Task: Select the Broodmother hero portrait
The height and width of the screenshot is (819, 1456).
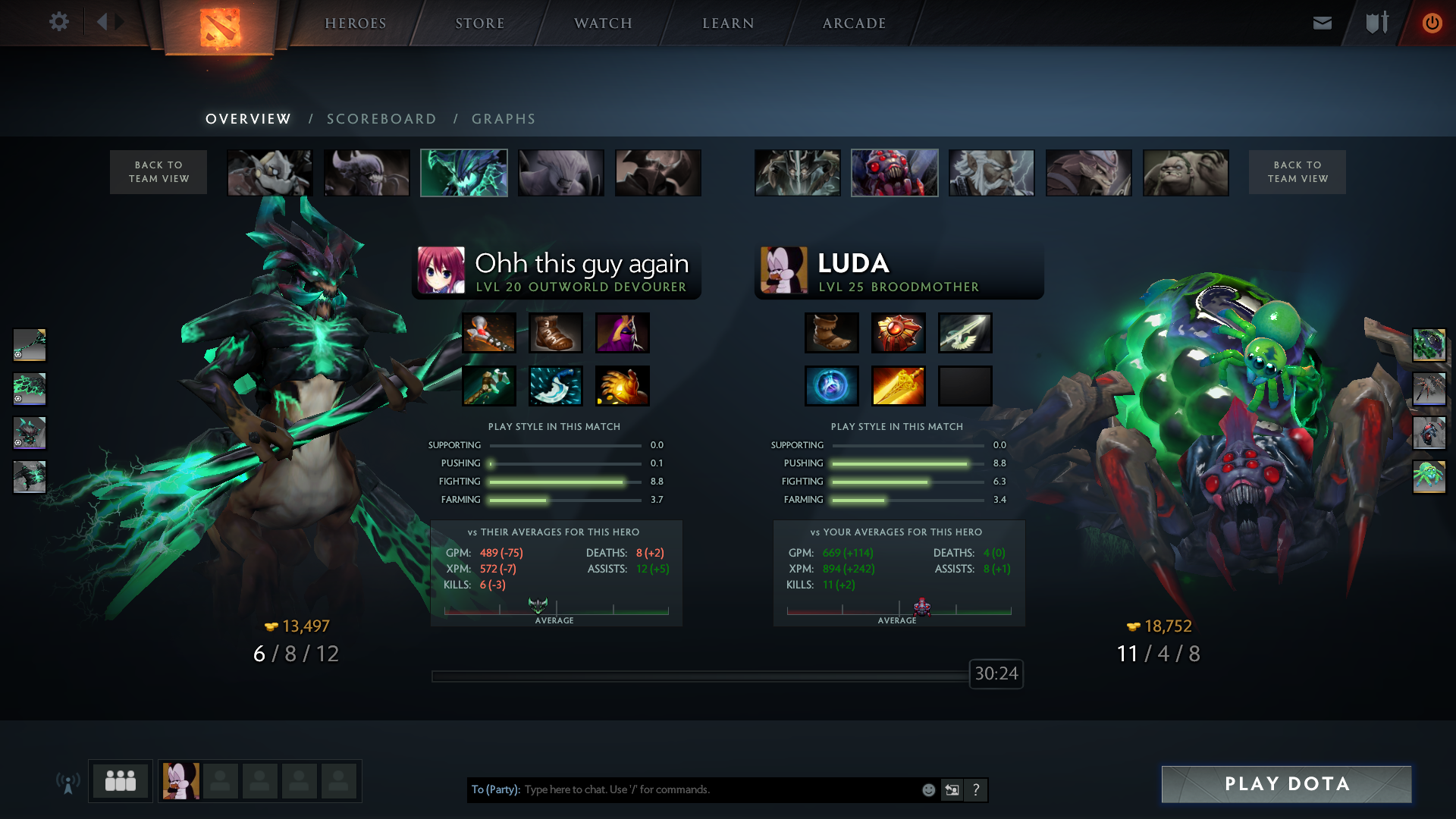Action: coord(895,173)
